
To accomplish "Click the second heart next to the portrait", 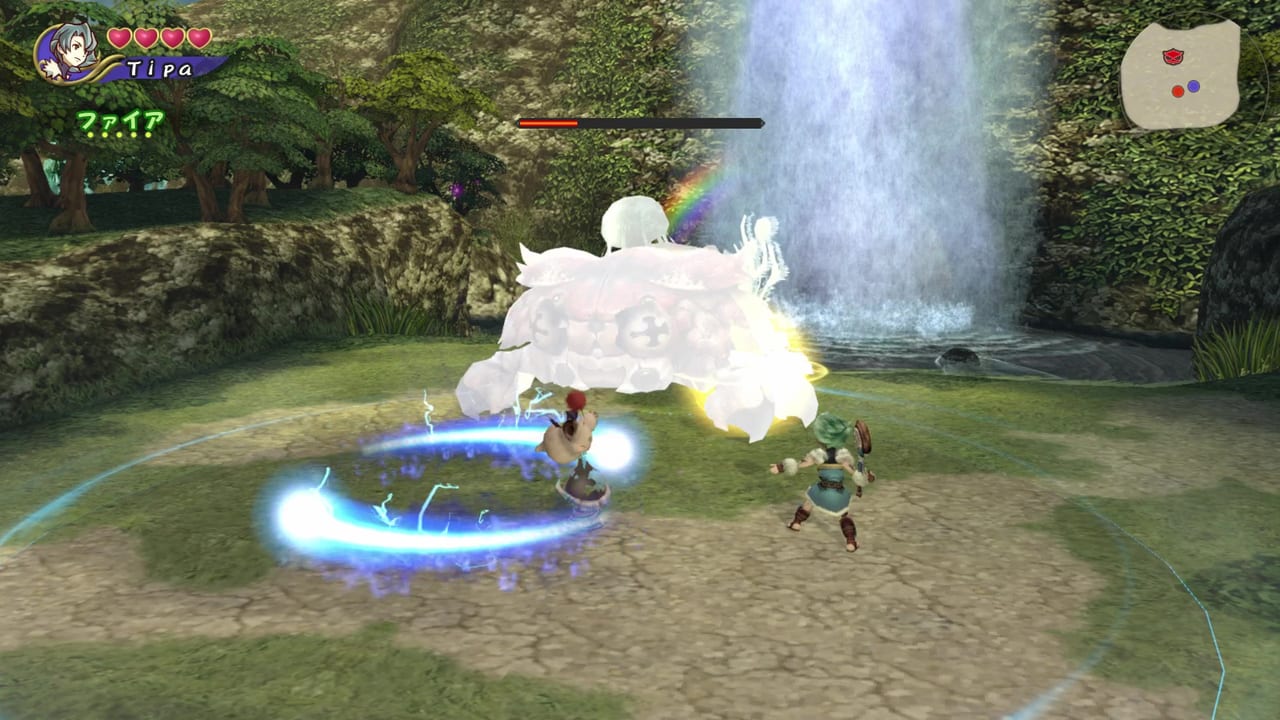I will [145, 38].
